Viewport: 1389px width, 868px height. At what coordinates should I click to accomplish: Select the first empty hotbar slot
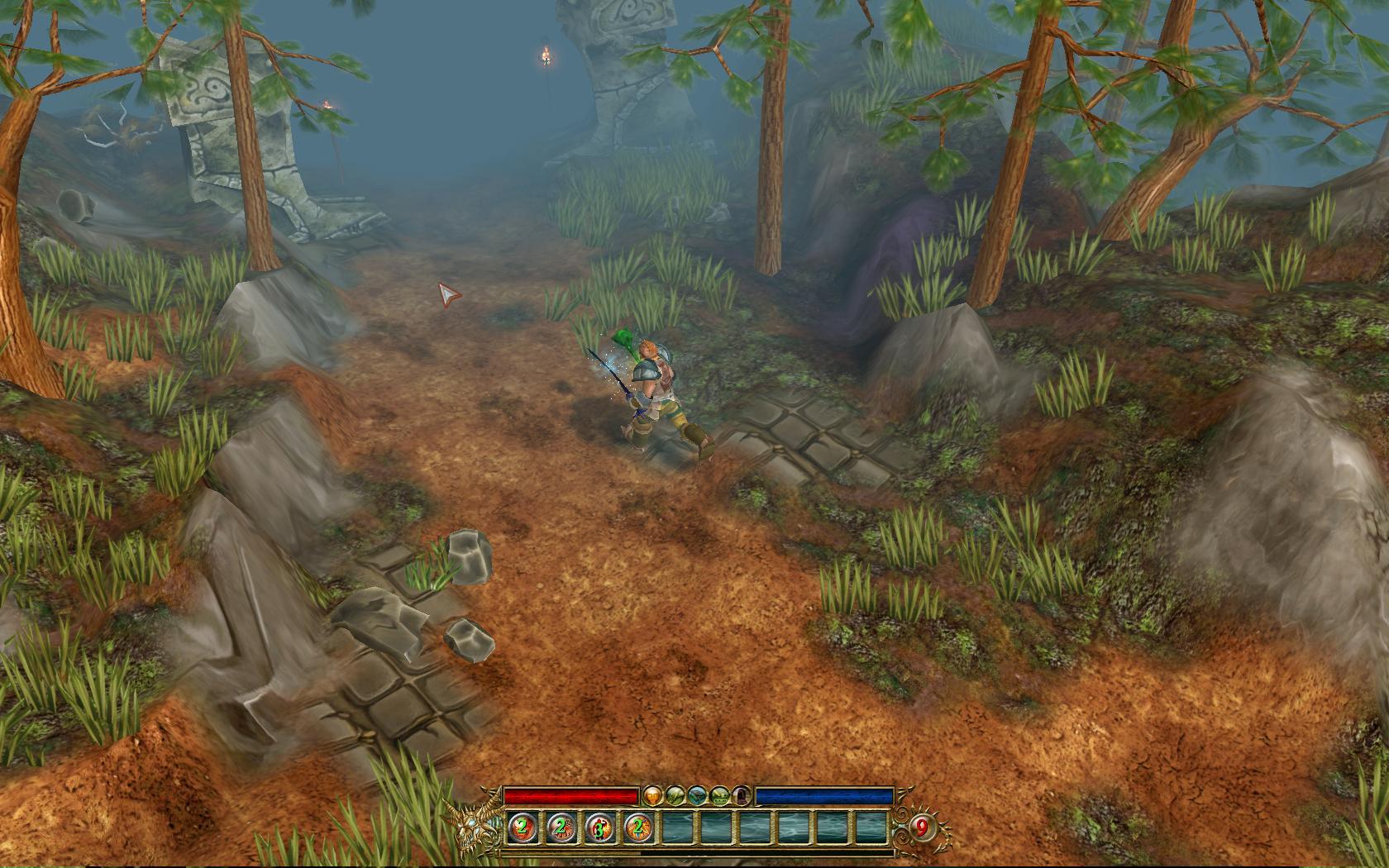678,827
